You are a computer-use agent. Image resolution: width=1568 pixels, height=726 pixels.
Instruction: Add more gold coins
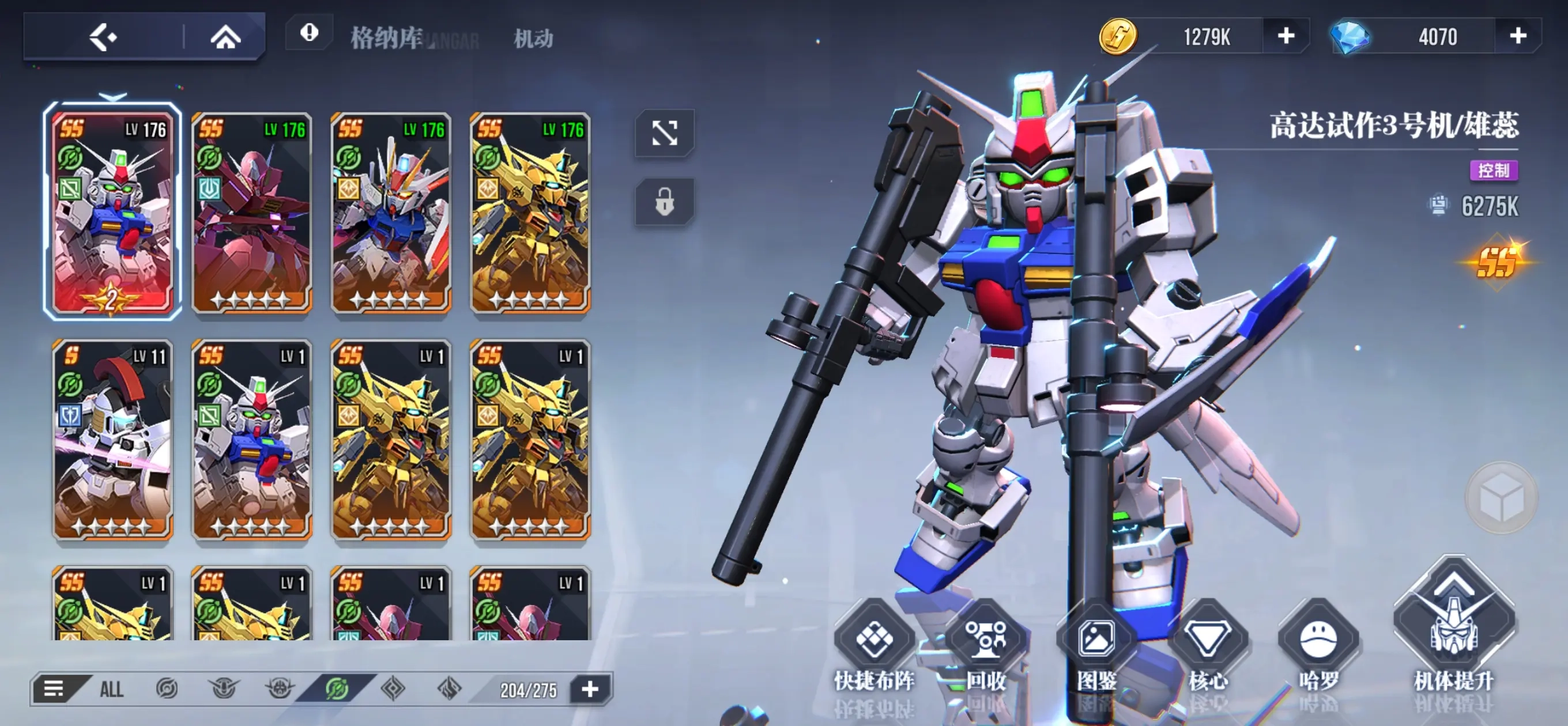coord(1286,36)
